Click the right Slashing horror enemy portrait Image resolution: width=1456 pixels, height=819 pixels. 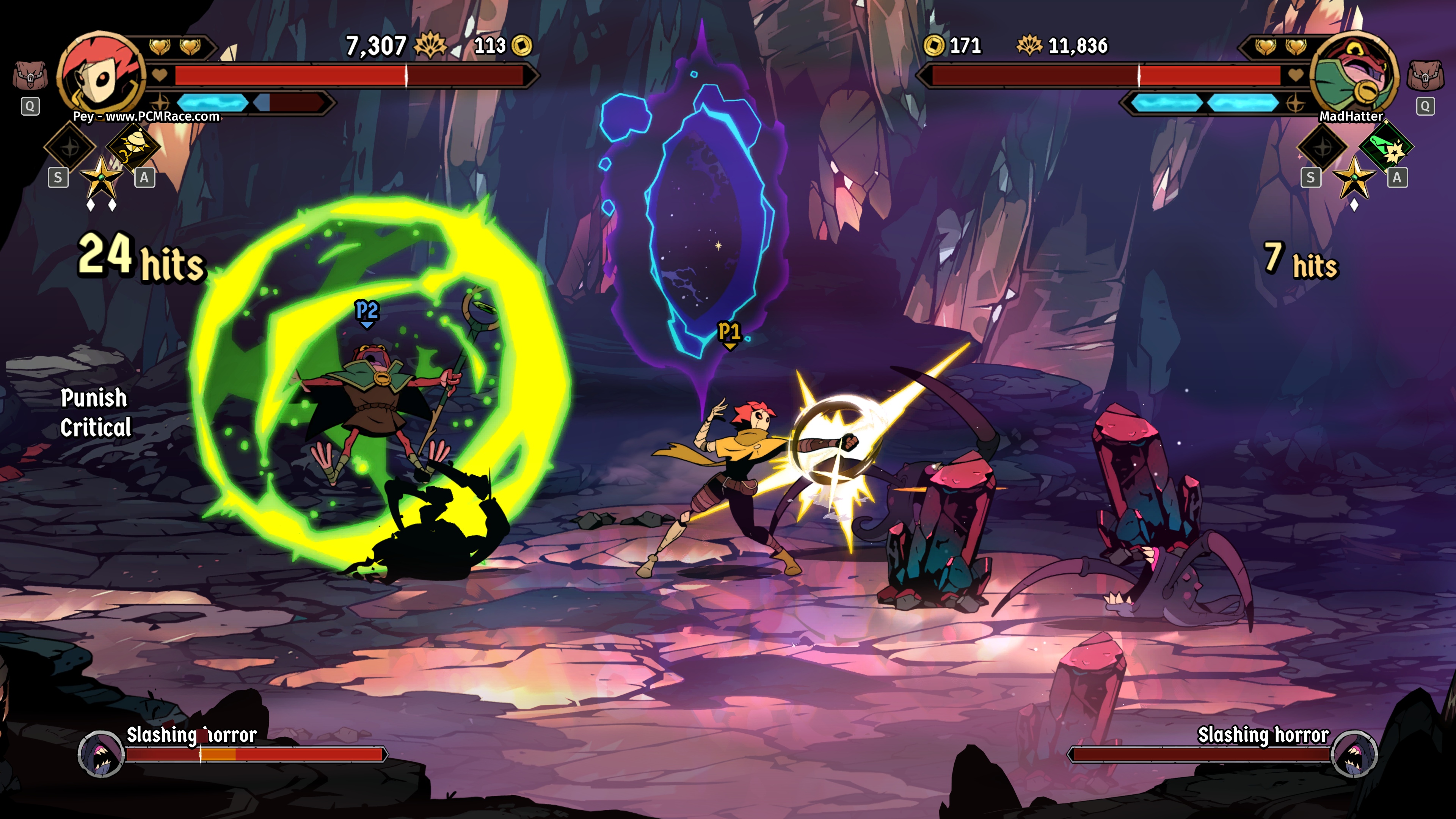click(x=1354, y=753)
